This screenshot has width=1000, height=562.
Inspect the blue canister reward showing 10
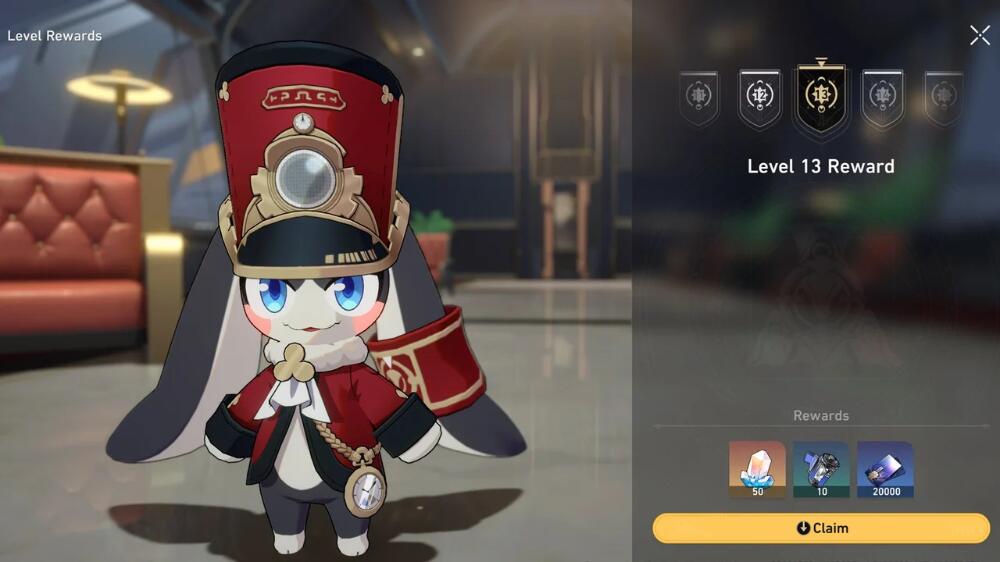click(821, 469)
